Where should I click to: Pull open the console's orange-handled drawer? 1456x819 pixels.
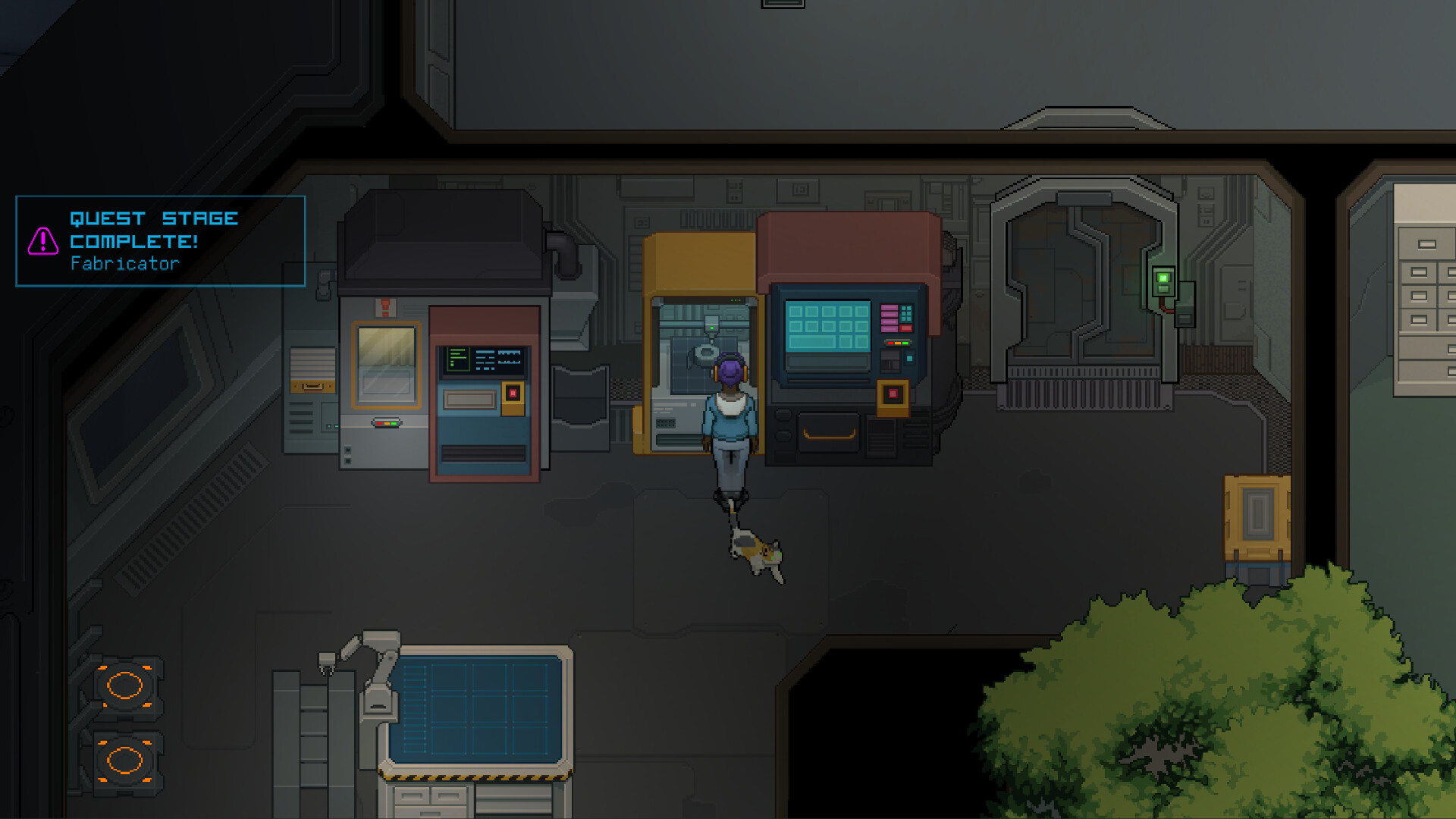pyautogui.click(x=829, y=434)
